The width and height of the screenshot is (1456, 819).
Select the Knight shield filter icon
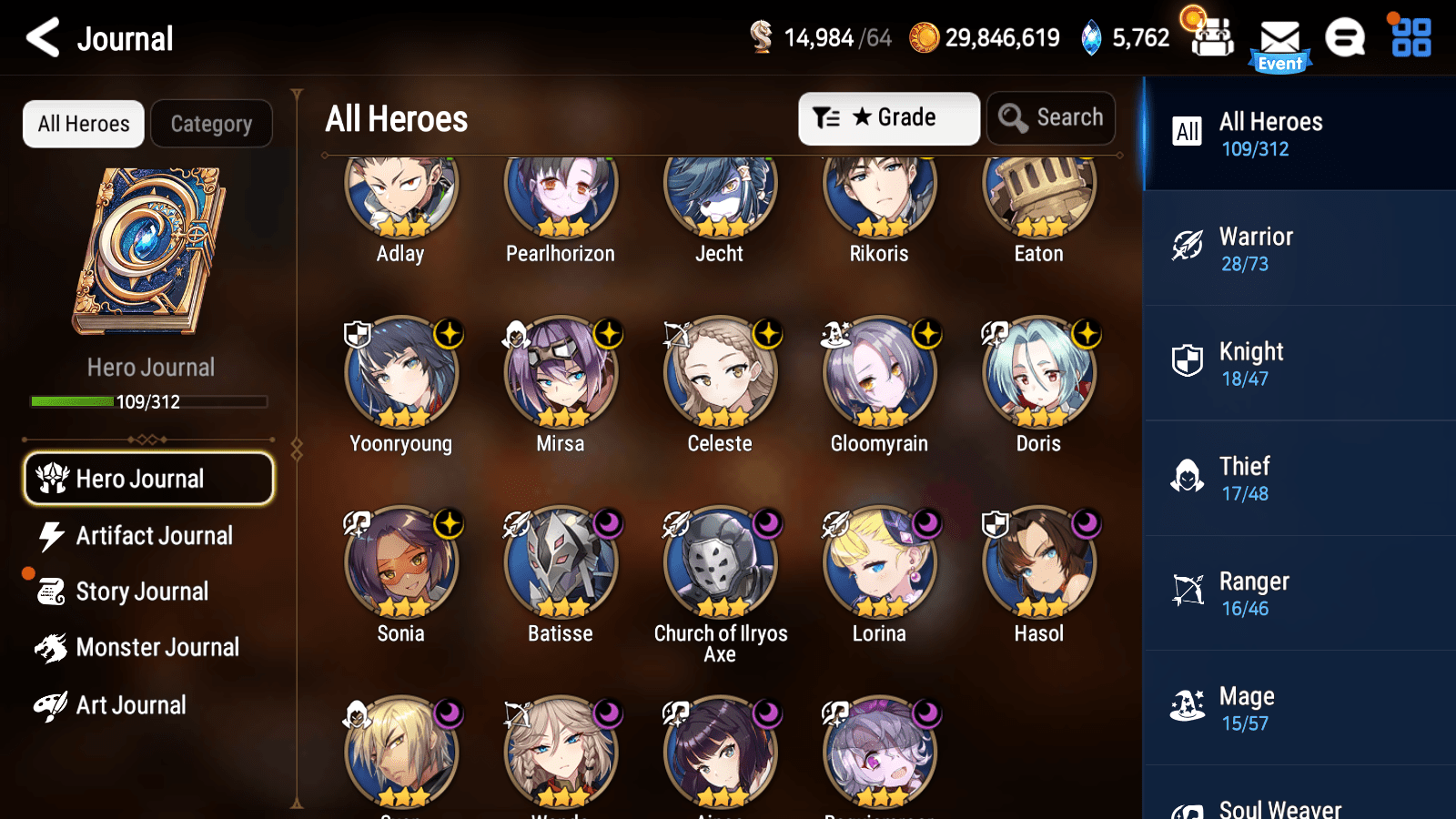tap(1188, 361)
